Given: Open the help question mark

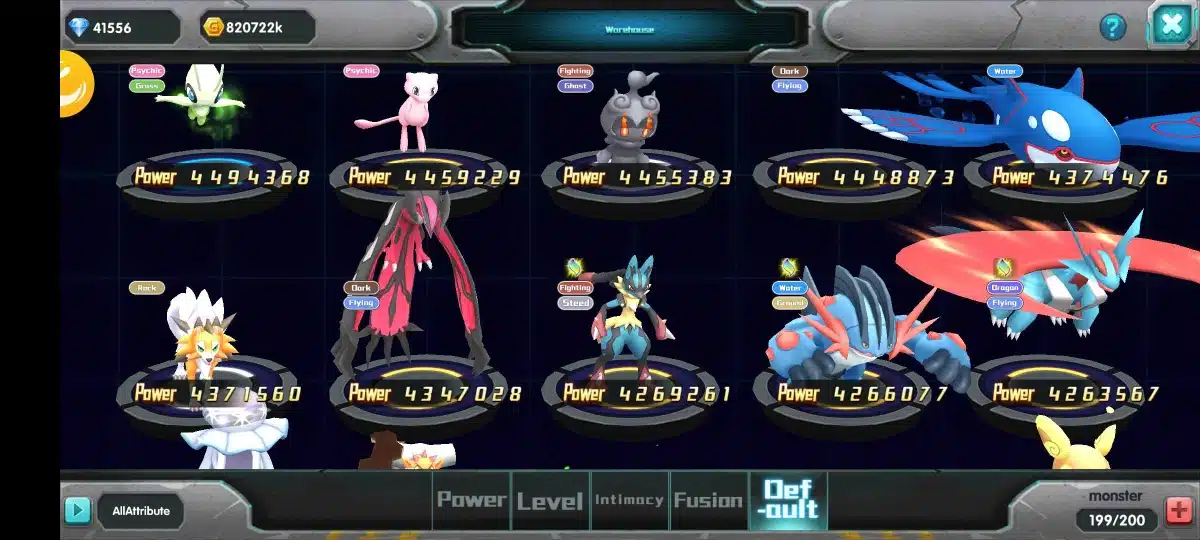Looking at the screenshot, I should tap(1112, 27).
